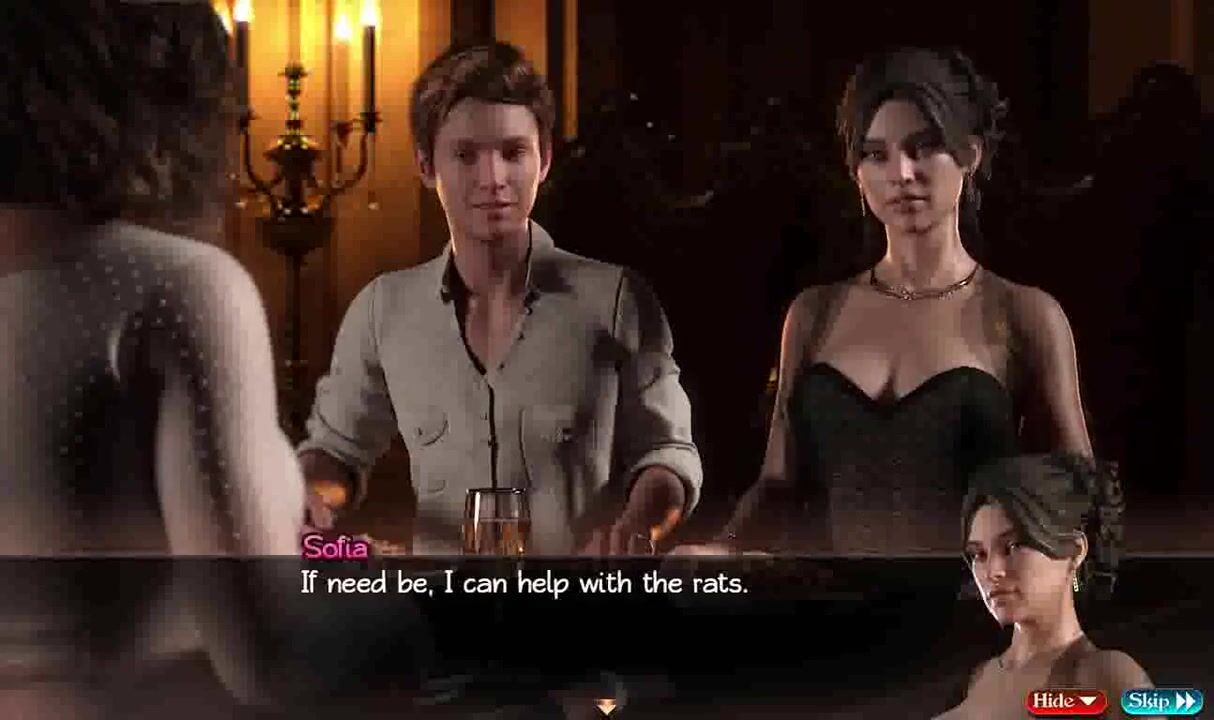This screenshot has height=720, width=1214.
Task: Advance dialogue via the small orange arrow indicator
Action: (x=606, y=707)
